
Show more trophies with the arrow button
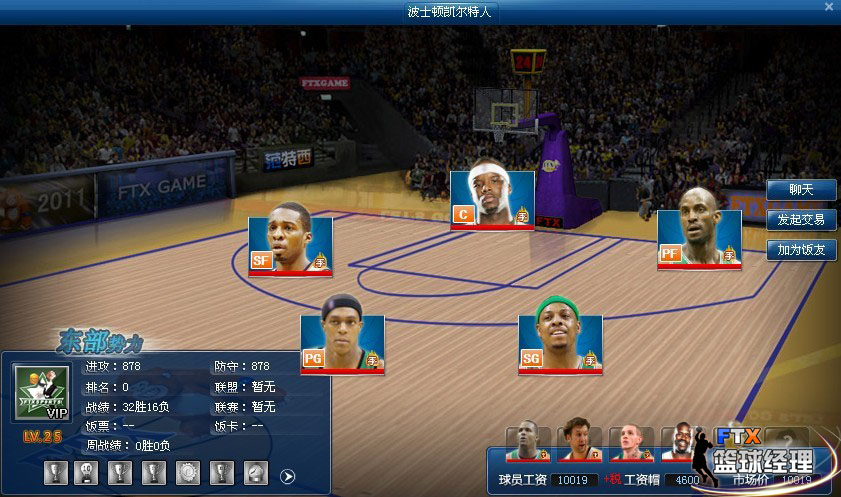click(x=288, y=476)
